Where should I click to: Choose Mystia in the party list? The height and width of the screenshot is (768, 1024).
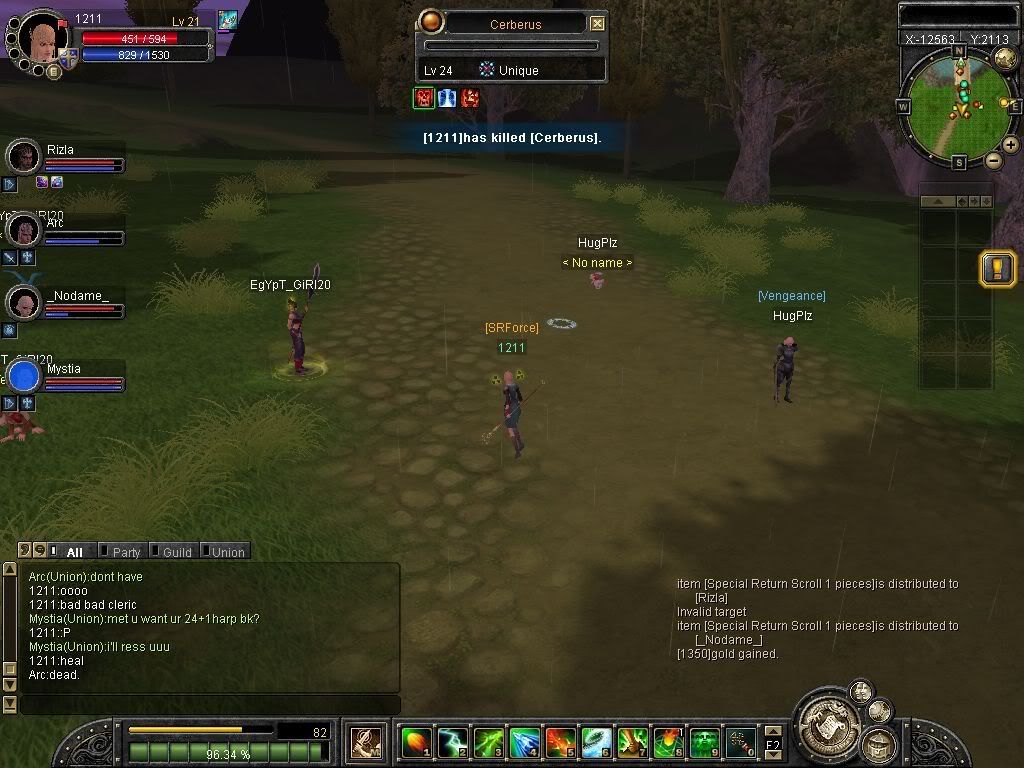tap(24, 376)
